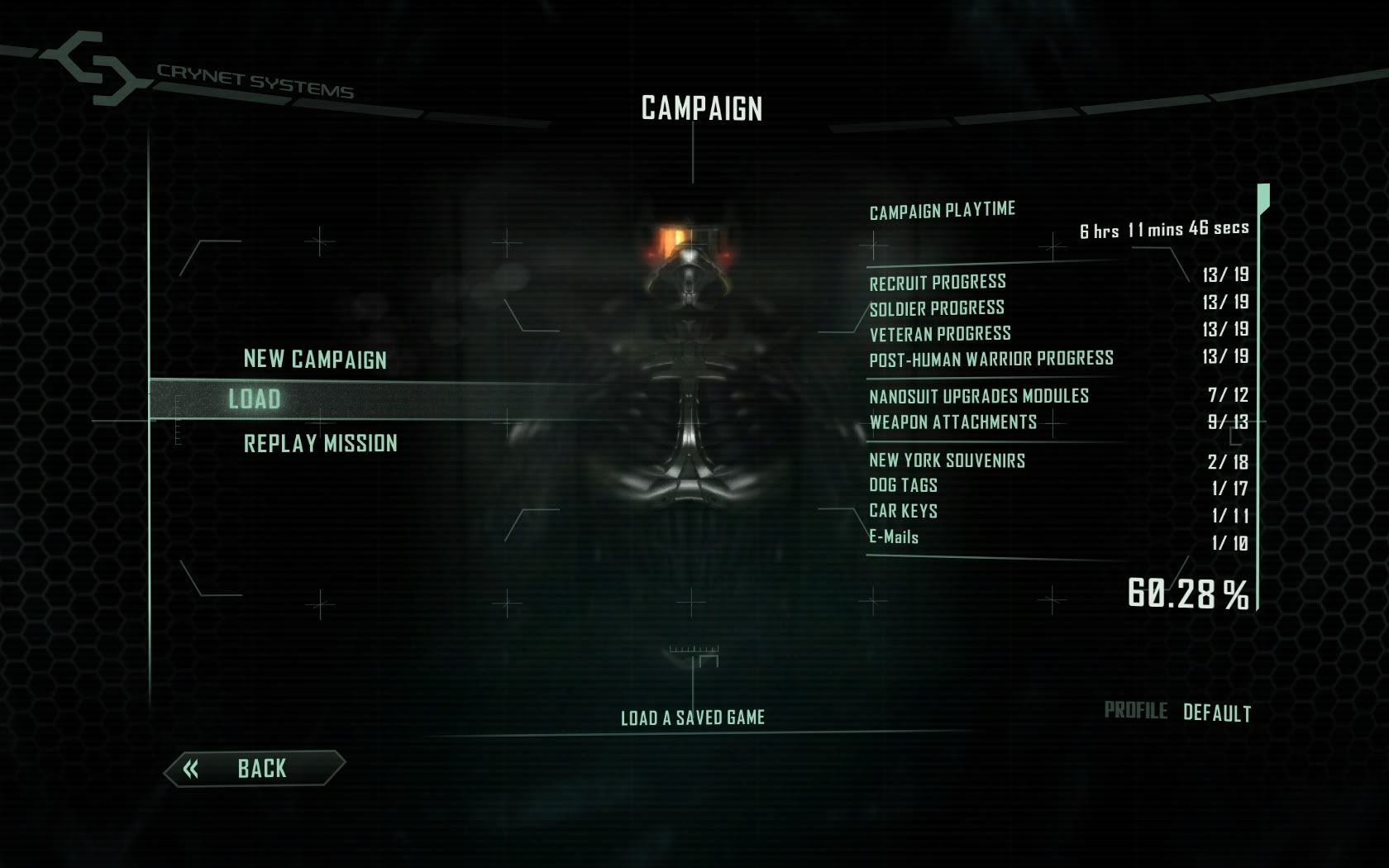Select the CAMPAIGN PLAYTIME value text
This screenshot has width=1389, height=868.
tap(1163, 228)
